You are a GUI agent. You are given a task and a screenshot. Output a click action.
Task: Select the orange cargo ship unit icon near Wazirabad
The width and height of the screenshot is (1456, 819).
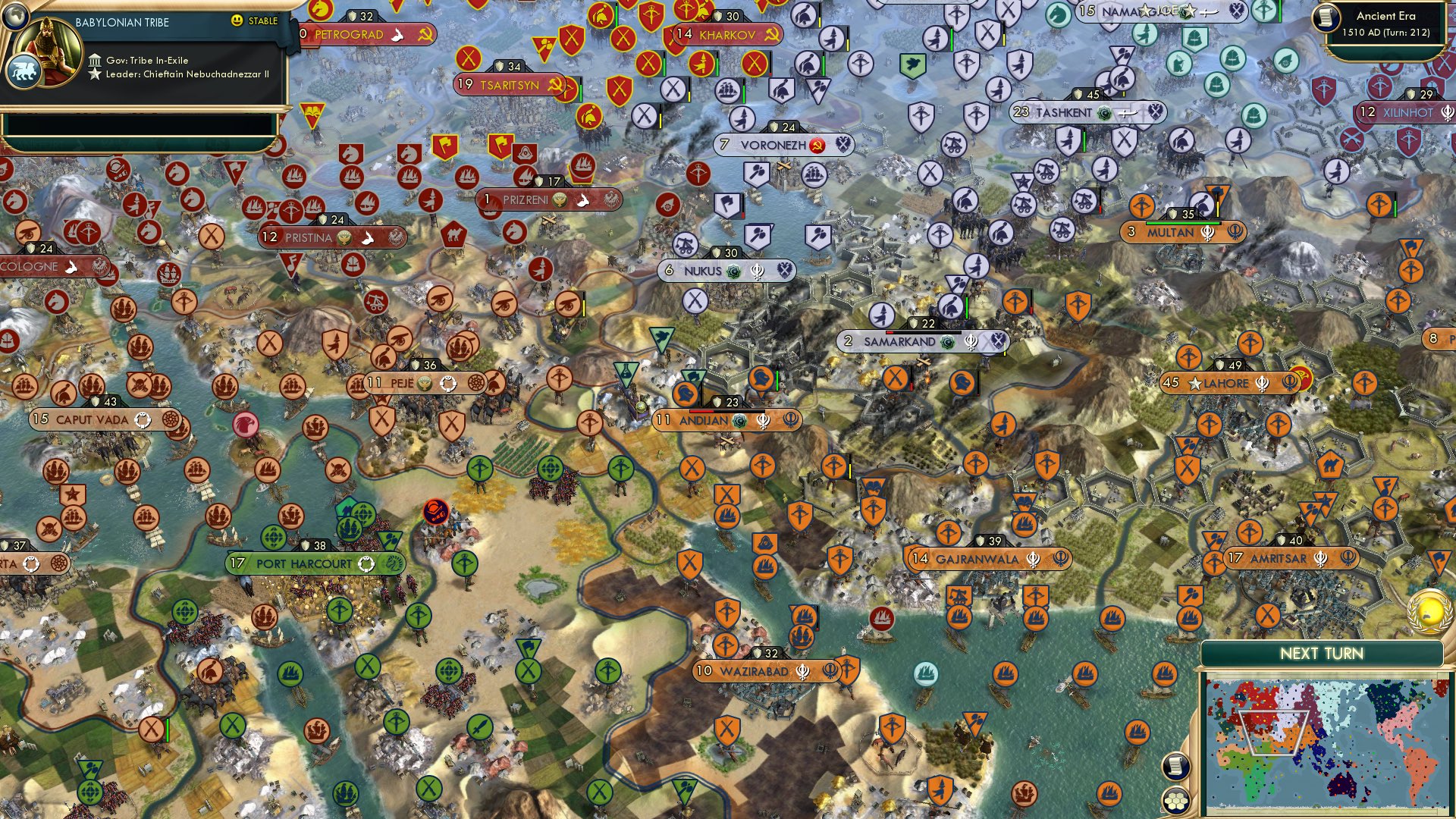[801, 637]
